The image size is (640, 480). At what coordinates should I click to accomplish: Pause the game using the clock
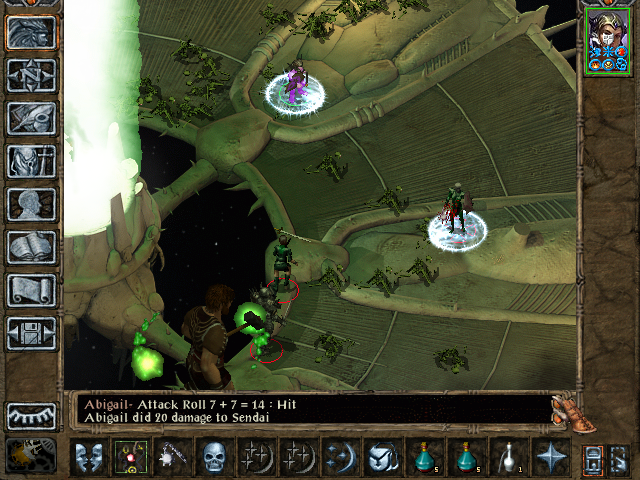point(29,456)
